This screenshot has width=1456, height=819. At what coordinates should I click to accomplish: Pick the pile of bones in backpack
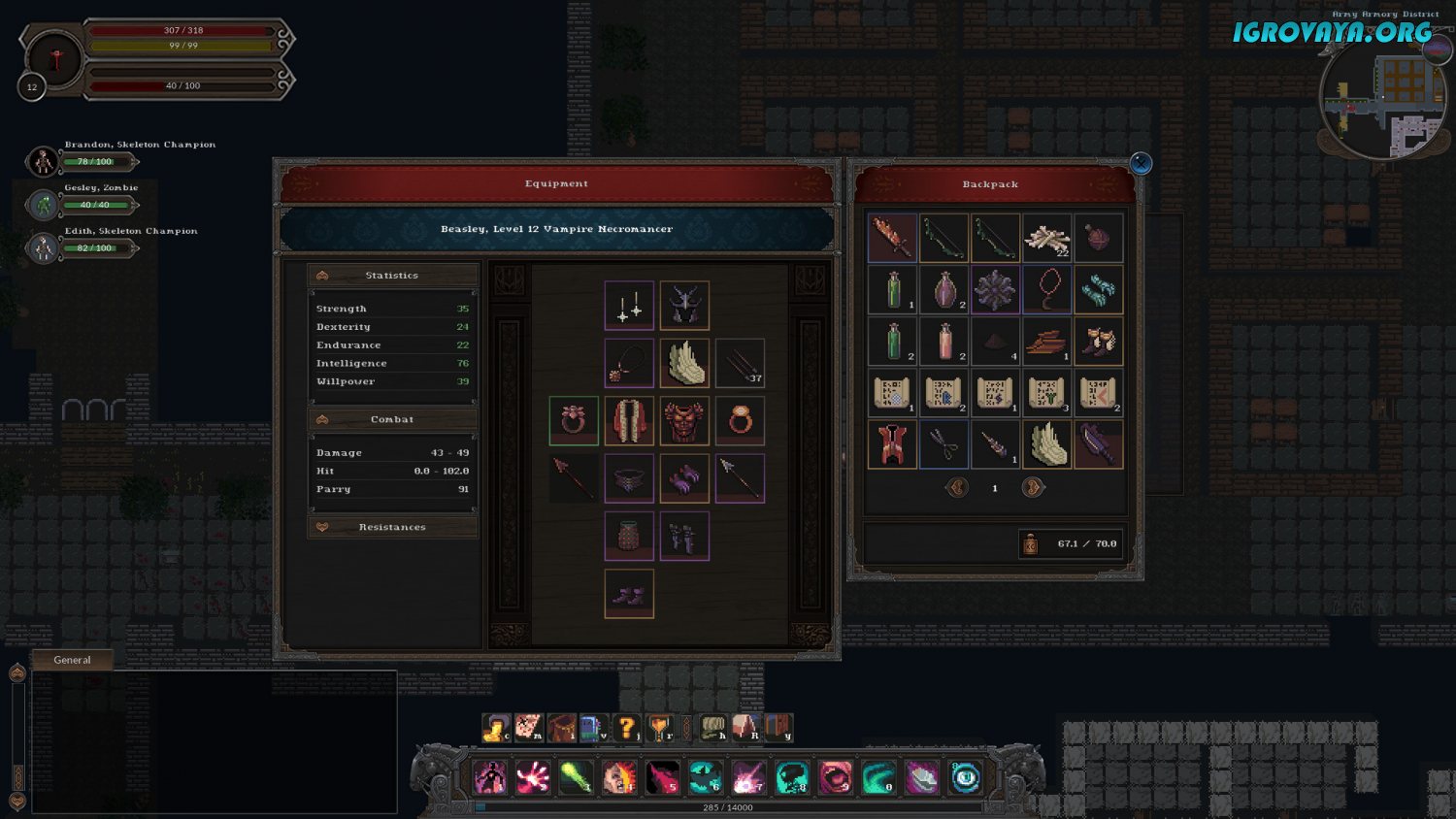(x=1046, y=238)
